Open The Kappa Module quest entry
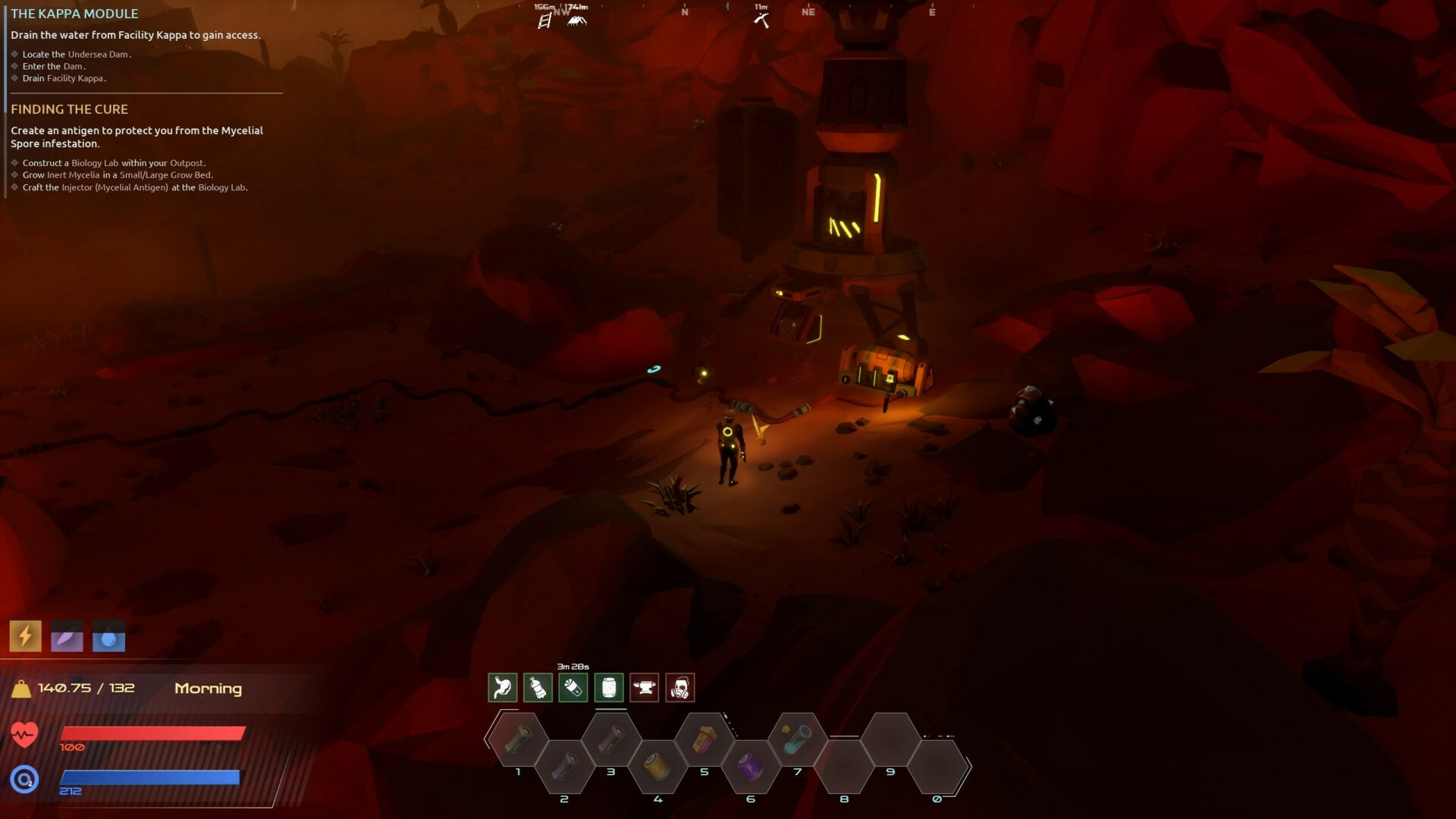Viewport: 1456px width, 819px height. [x=74, y=14]
